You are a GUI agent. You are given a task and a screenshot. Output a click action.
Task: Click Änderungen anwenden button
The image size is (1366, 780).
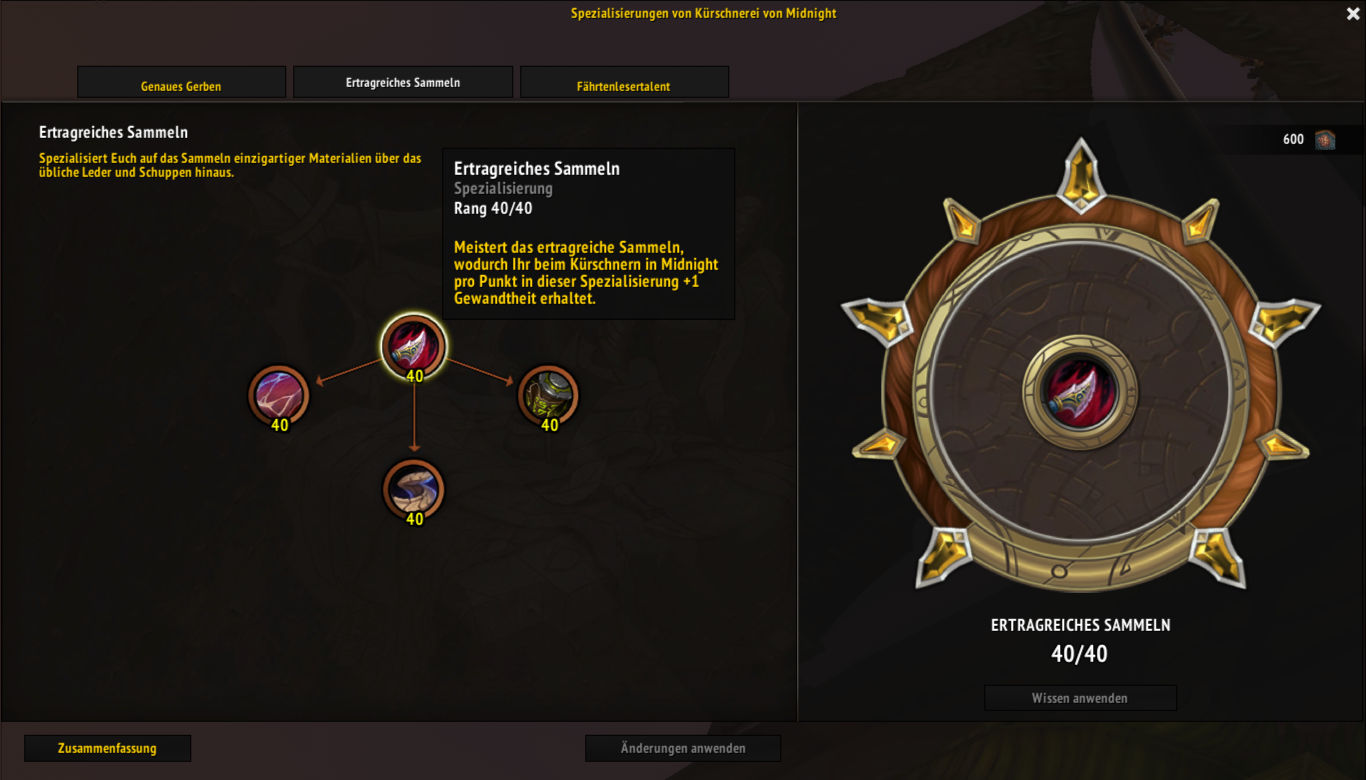click(683, 748)
